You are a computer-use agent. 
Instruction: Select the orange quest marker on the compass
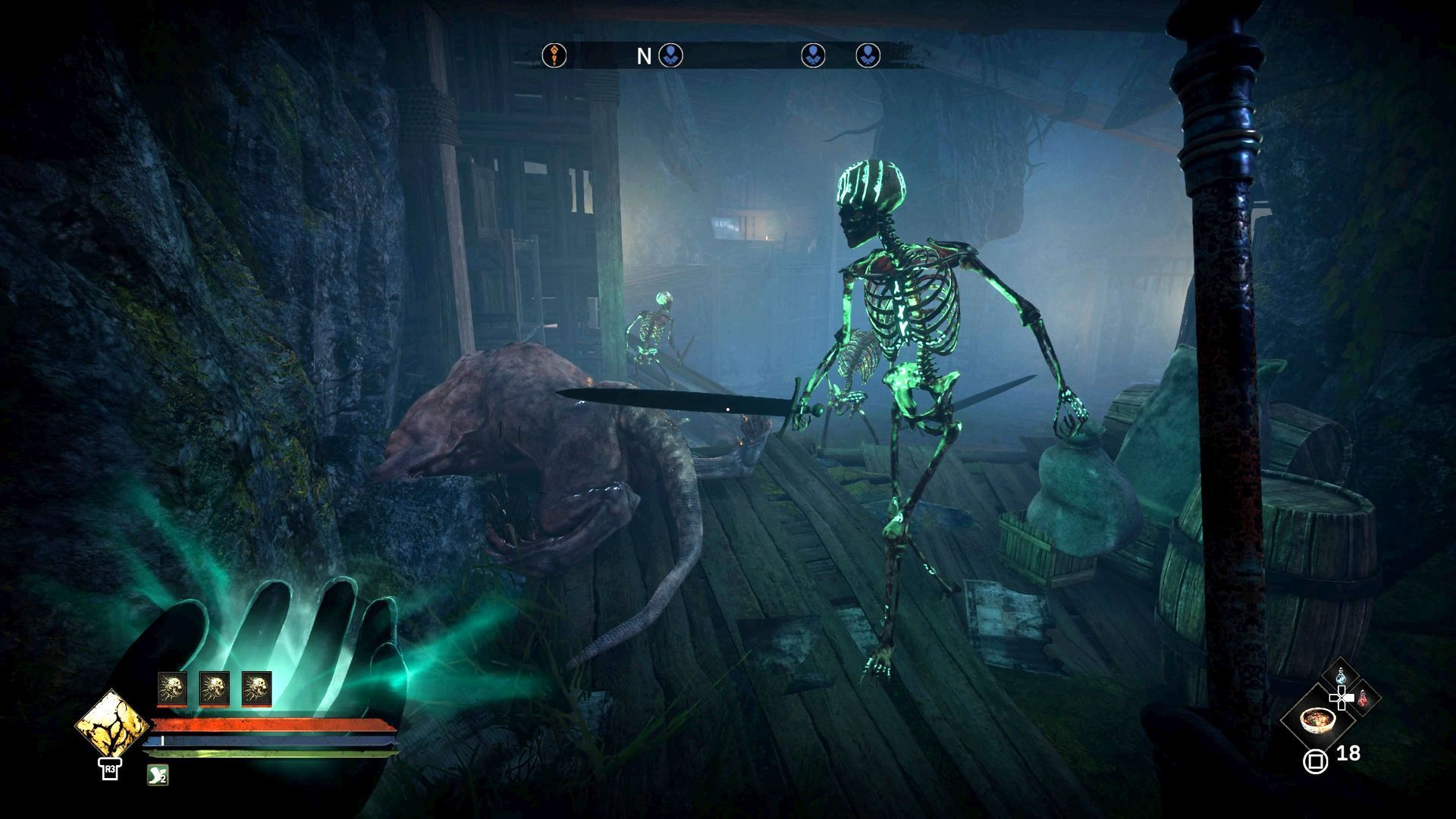tap(554, 55)
